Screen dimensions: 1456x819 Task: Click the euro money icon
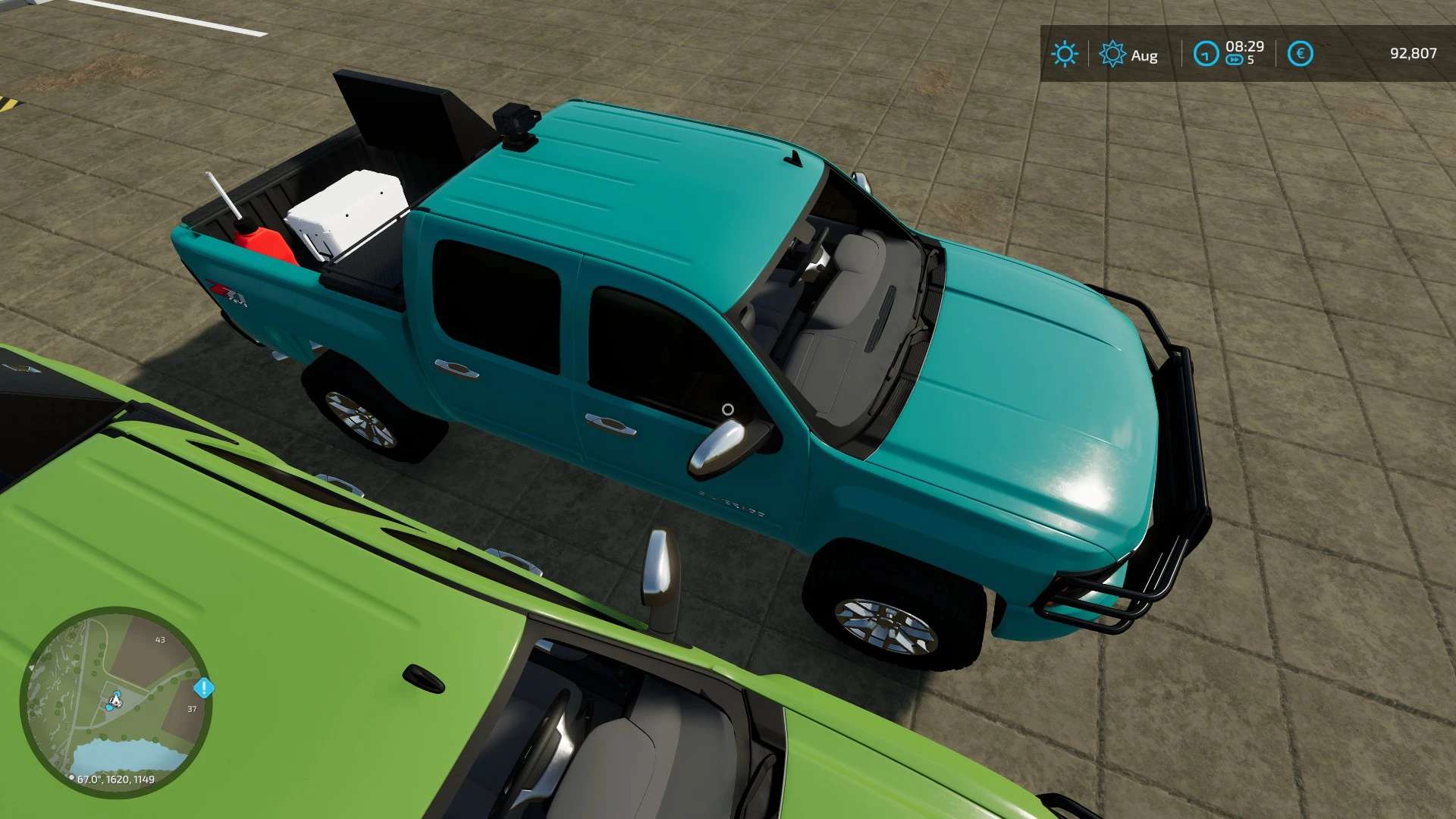point(1300,54)
